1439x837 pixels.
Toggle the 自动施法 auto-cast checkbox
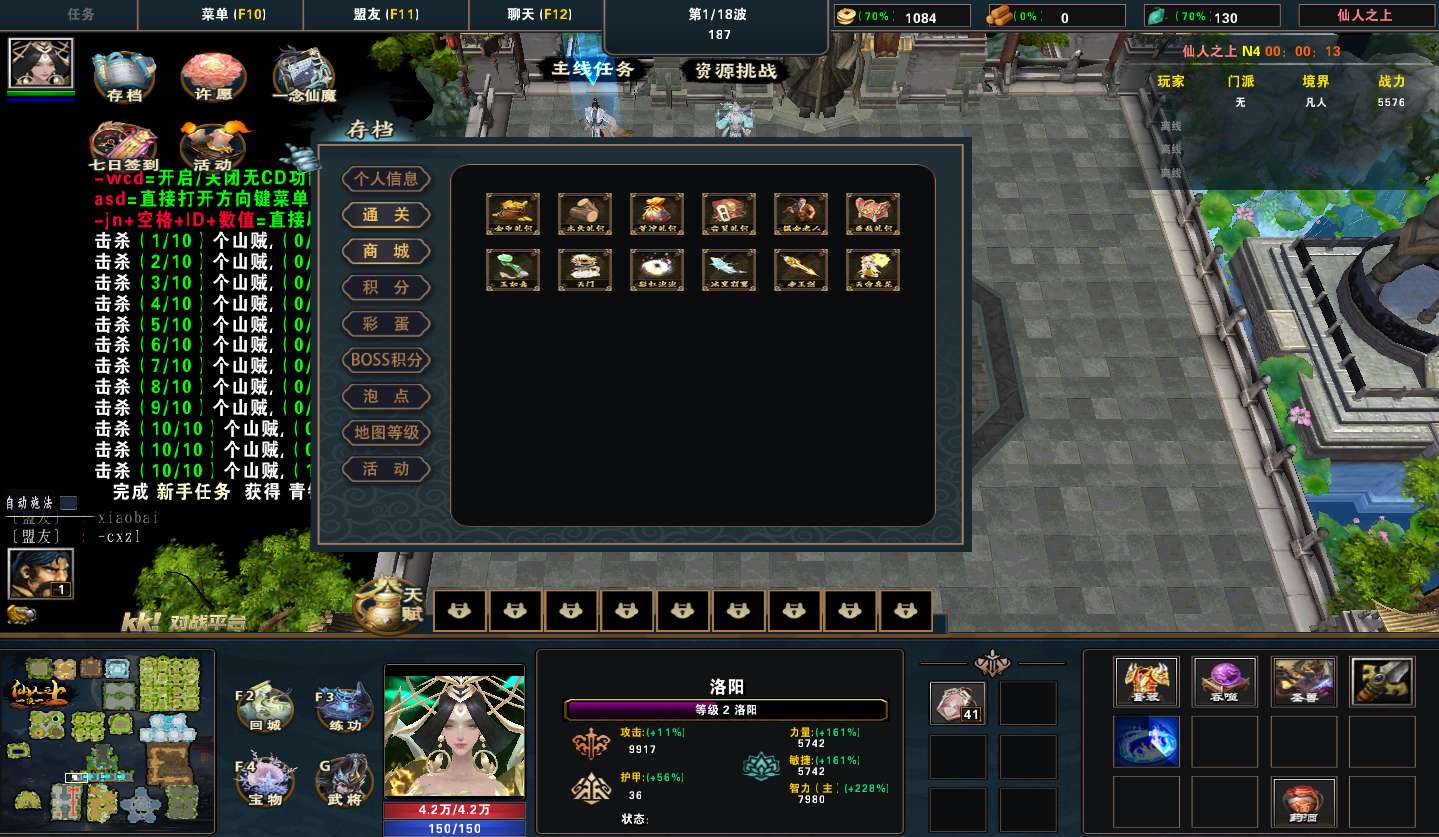(68, 503)
